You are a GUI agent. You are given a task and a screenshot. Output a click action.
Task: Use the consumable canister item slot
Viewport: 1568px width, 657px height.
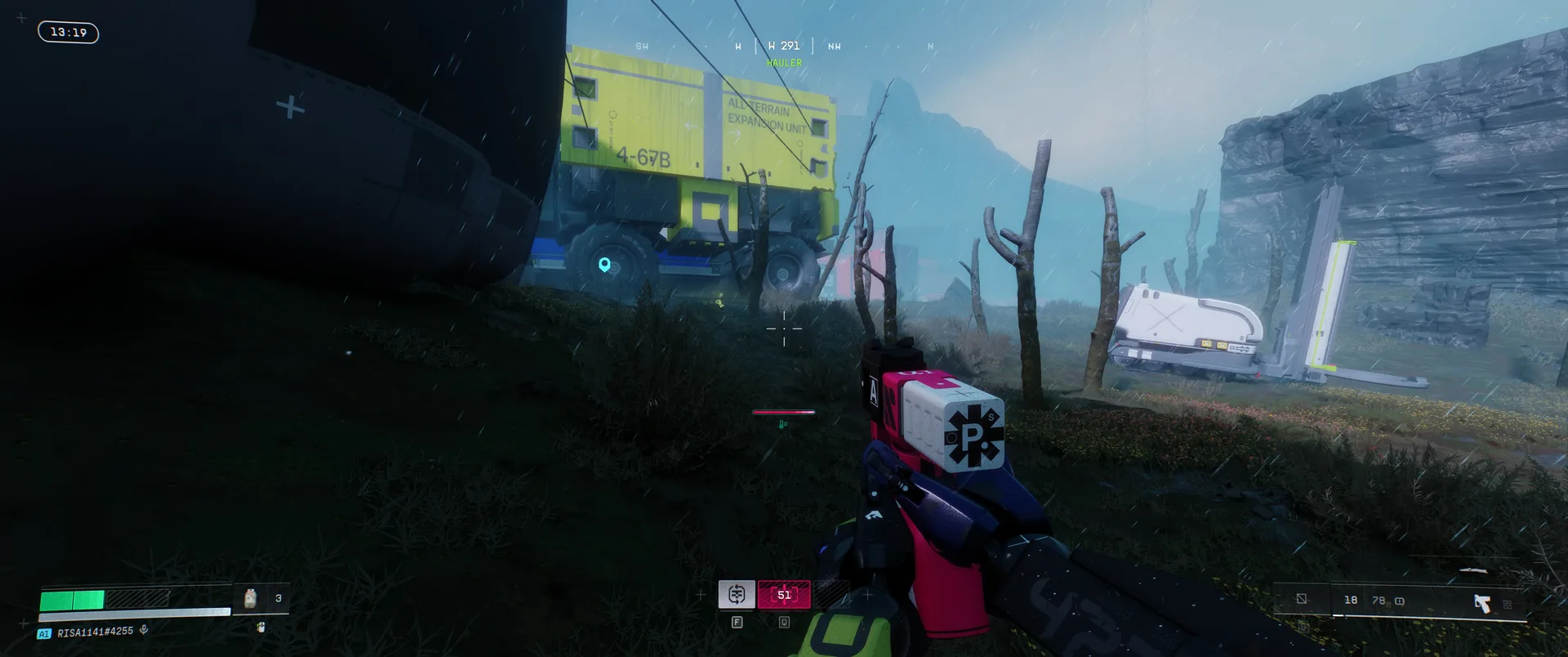[251, 598]
